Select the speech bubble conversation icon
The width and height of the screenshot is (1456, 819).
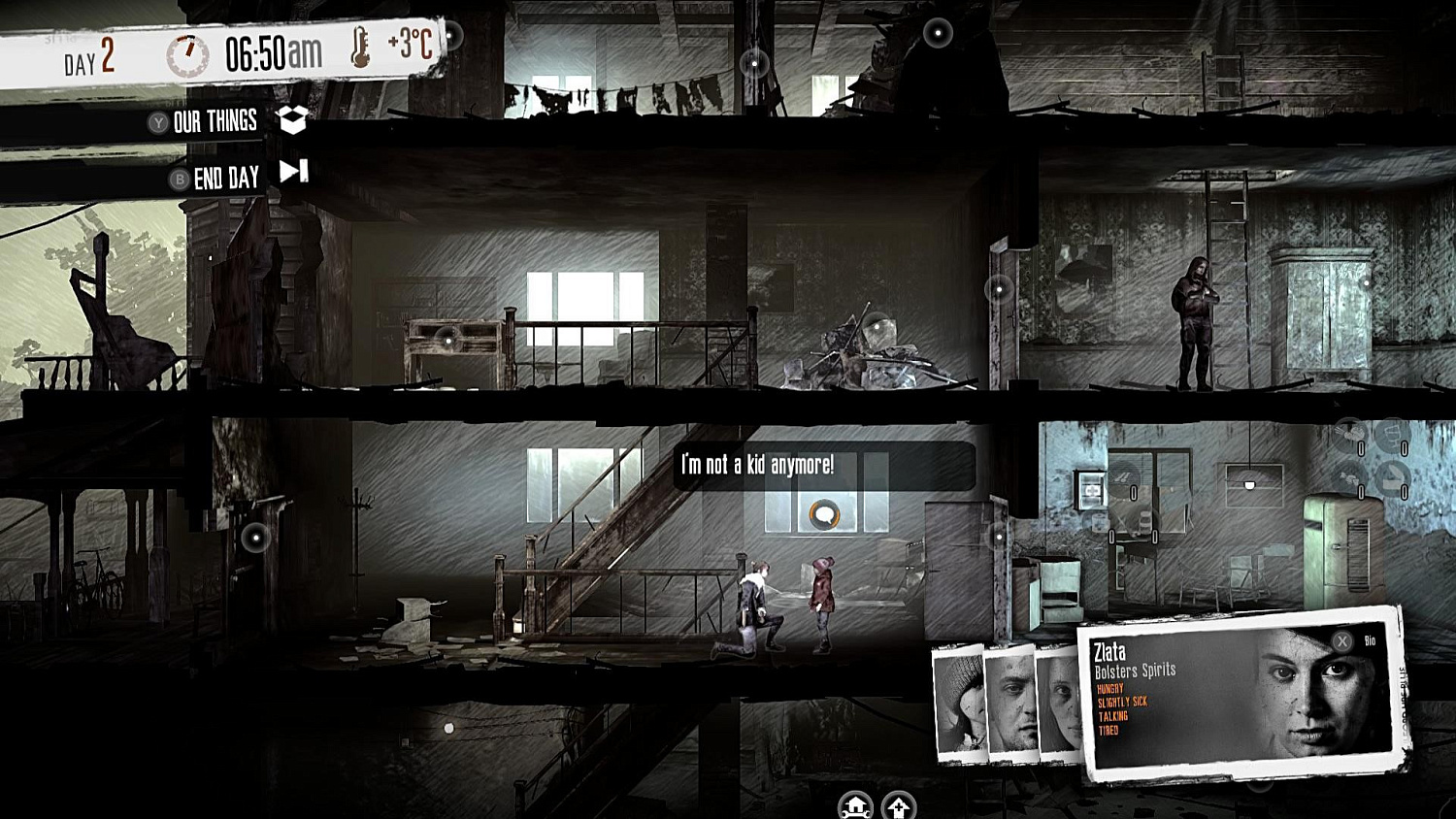pyautogui.click(x=823, y=514)
